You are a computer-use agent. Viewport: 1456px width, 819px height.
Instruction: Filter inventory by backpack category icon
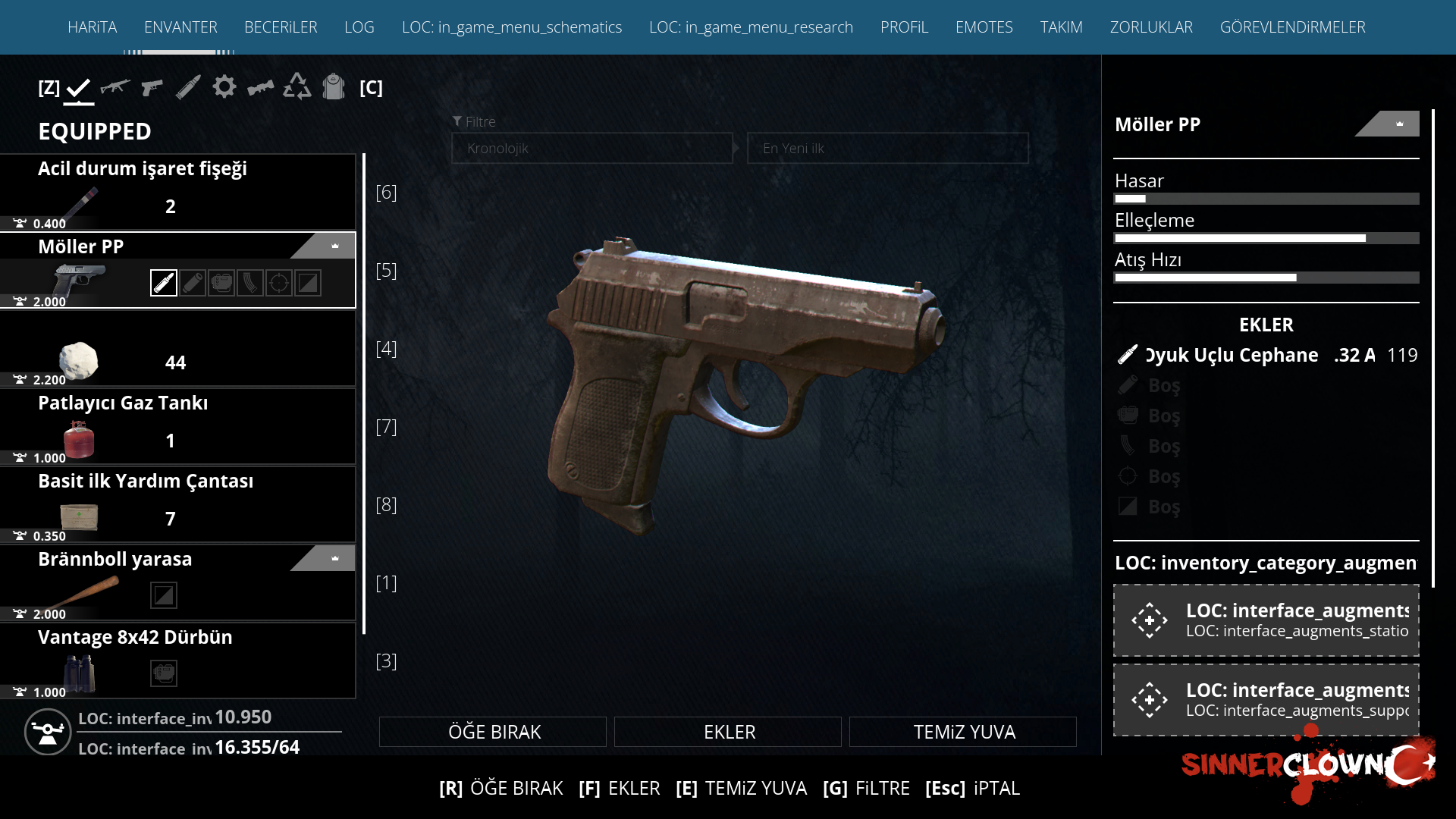coord(334,87)
